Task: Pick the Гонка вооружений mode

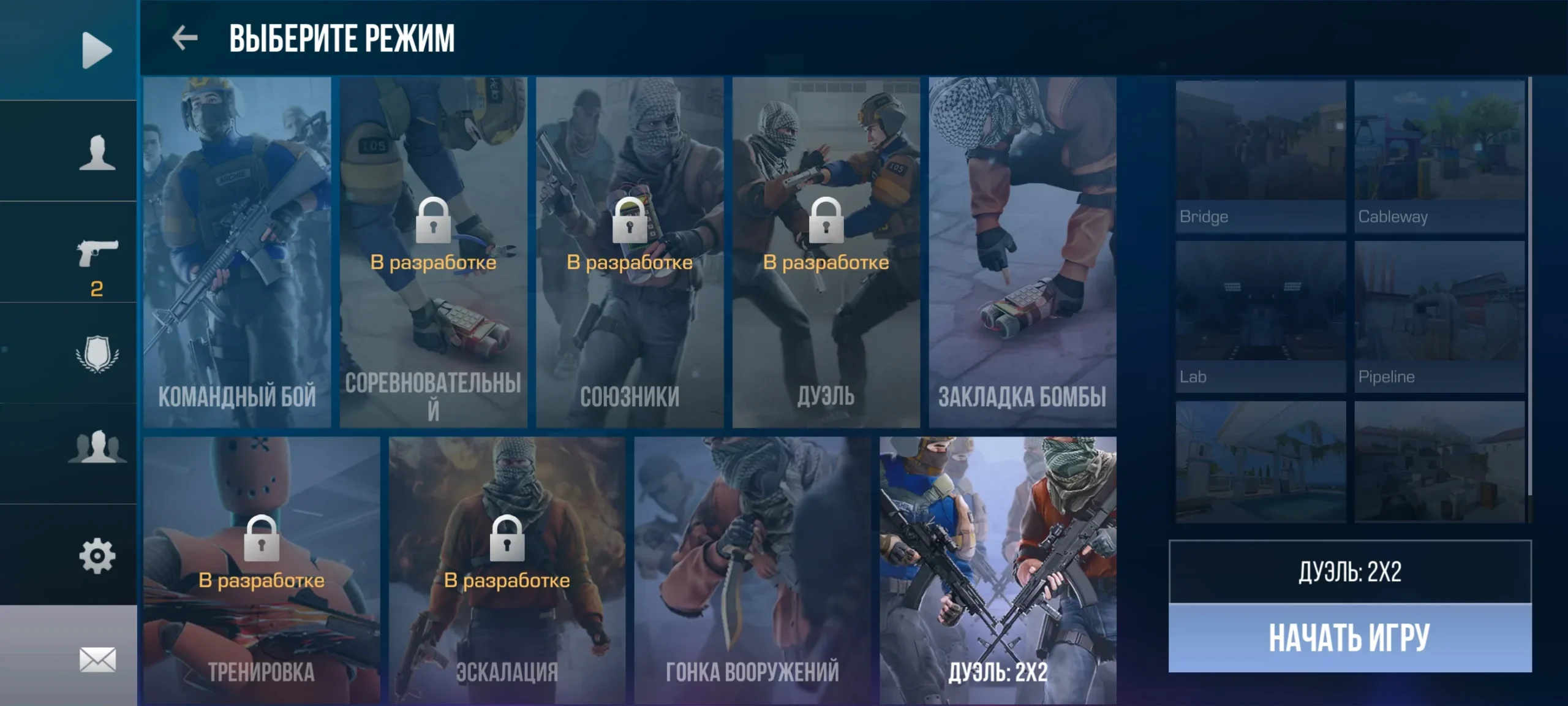Action: coord(752,570)
